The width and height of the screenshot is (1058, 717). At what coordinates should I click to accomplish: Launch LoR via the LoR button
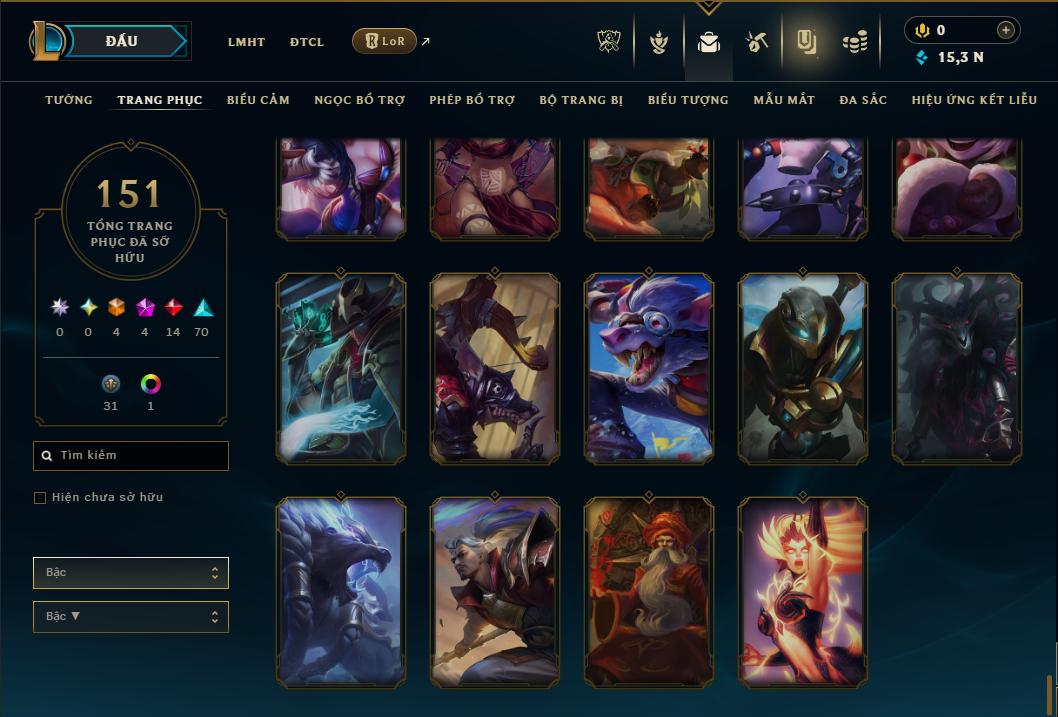[x=384, y=41]
